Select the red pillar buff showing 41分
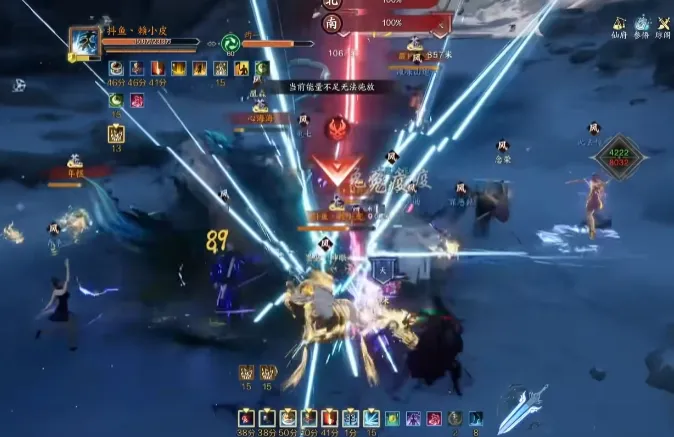 [159, 69]
